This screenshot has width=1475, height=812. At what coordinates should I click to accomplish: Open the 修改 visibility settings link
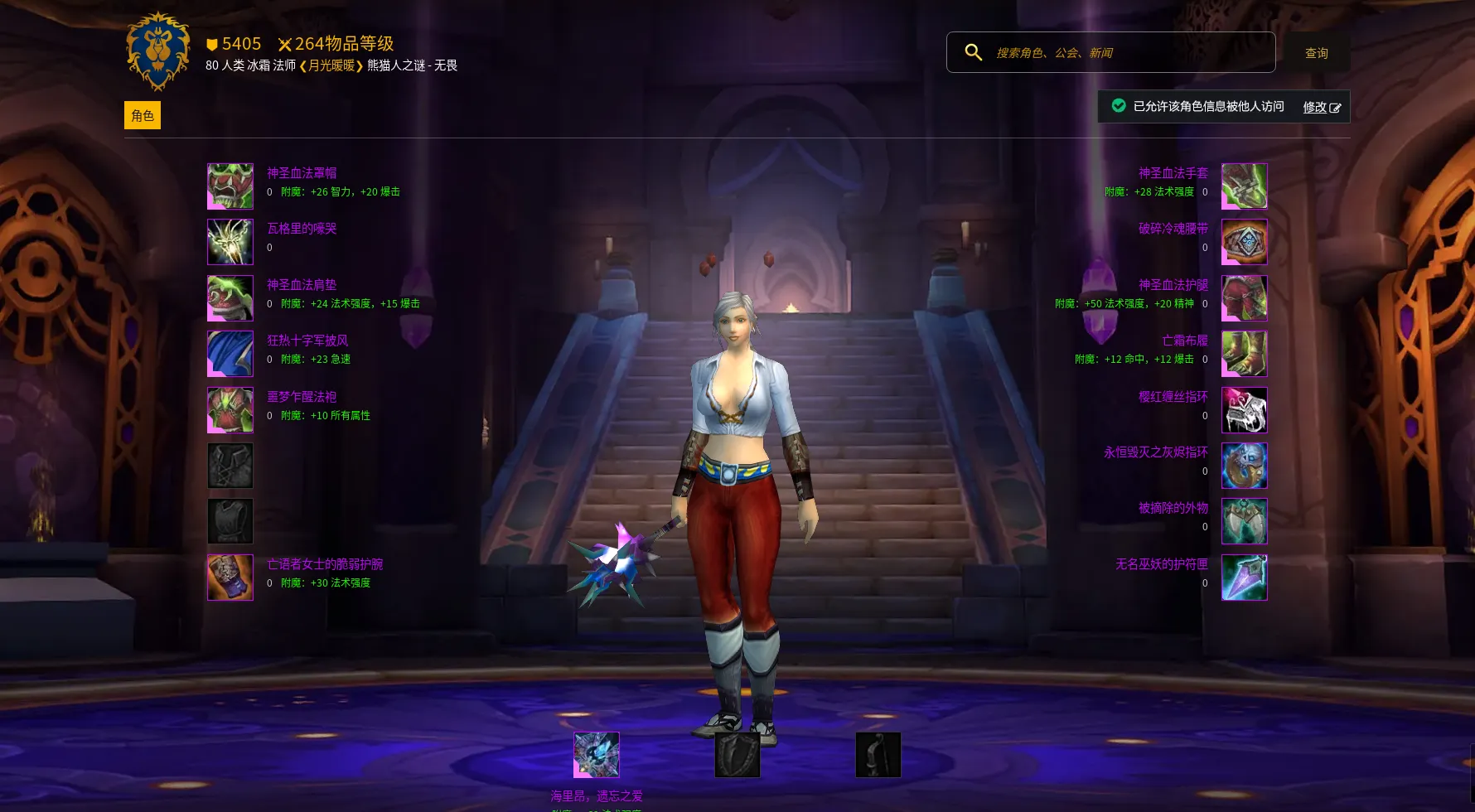[1321, 107]
